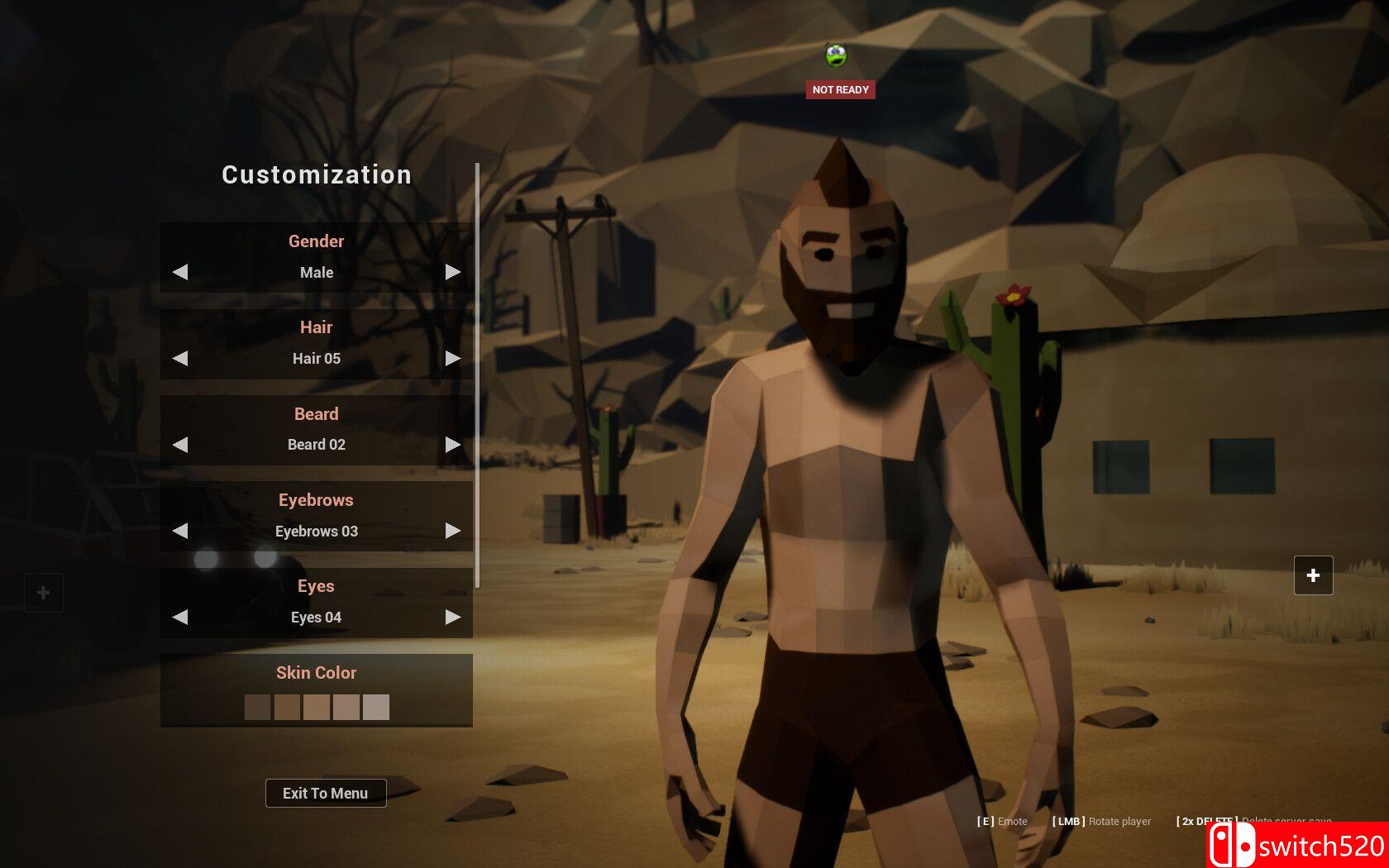Go back one Beard style
1389x868 pixels.
(180, 445)
